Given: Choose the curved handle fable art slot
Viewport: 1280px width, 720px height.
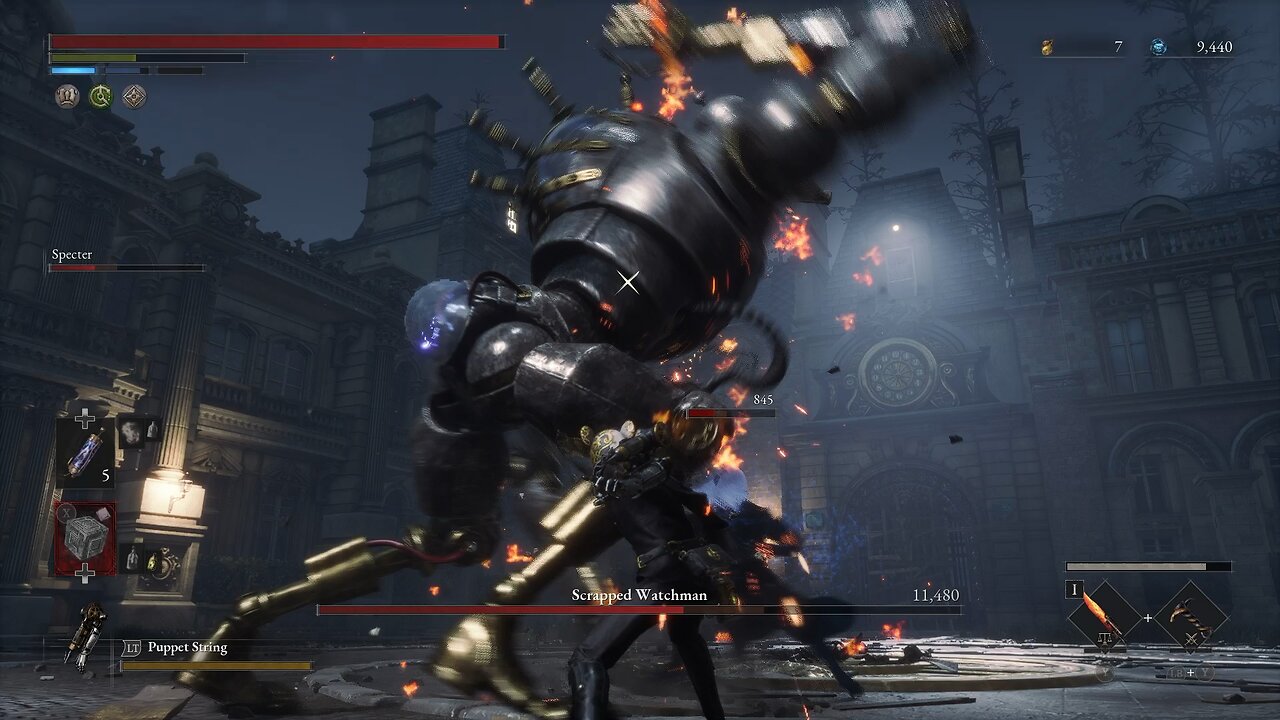Looking at the screenshot, I should tap(1191, 617).
